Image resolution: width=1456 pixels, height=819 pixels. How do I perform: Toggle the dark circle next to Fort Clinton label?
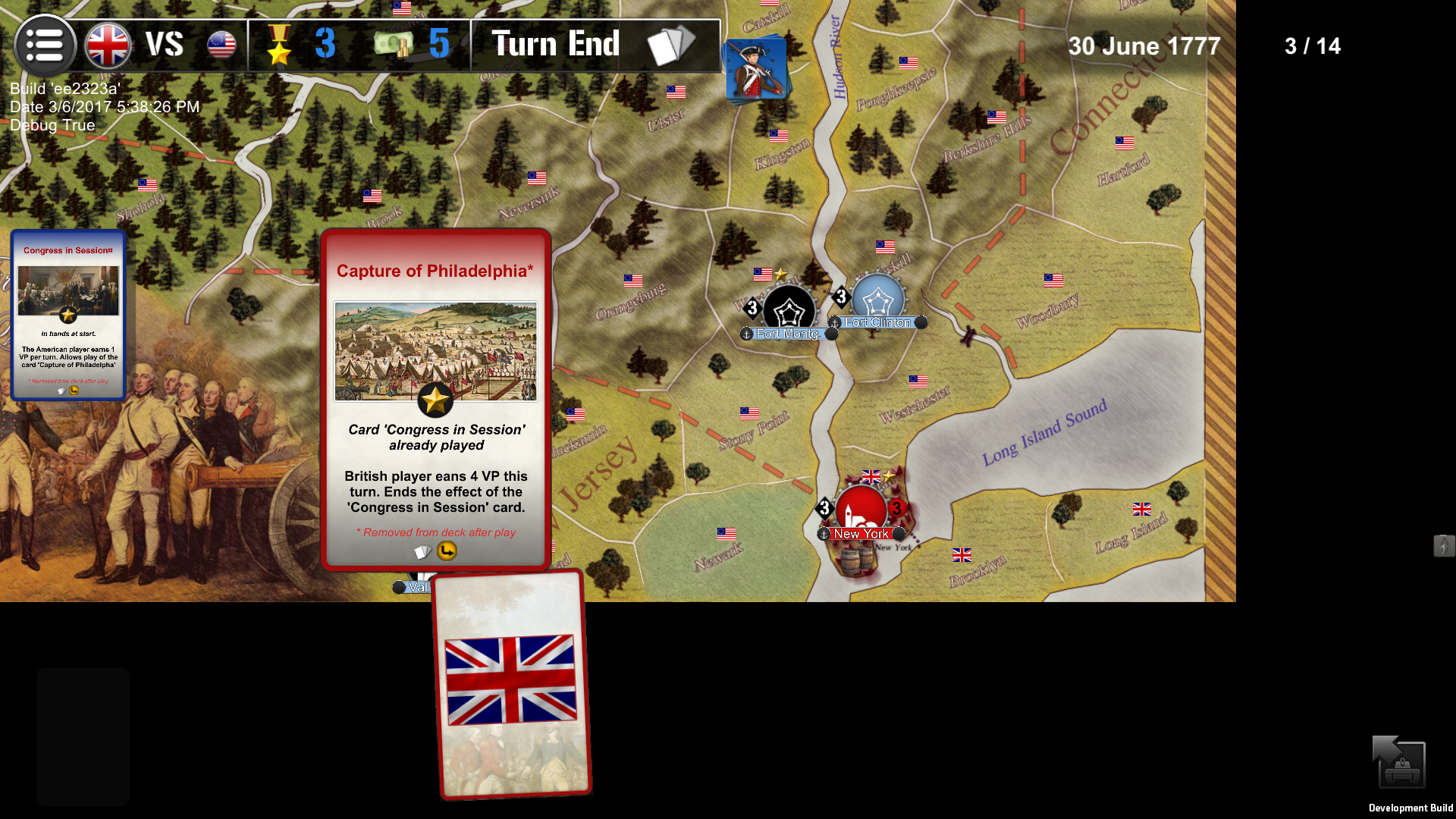(x=921, y=322)
